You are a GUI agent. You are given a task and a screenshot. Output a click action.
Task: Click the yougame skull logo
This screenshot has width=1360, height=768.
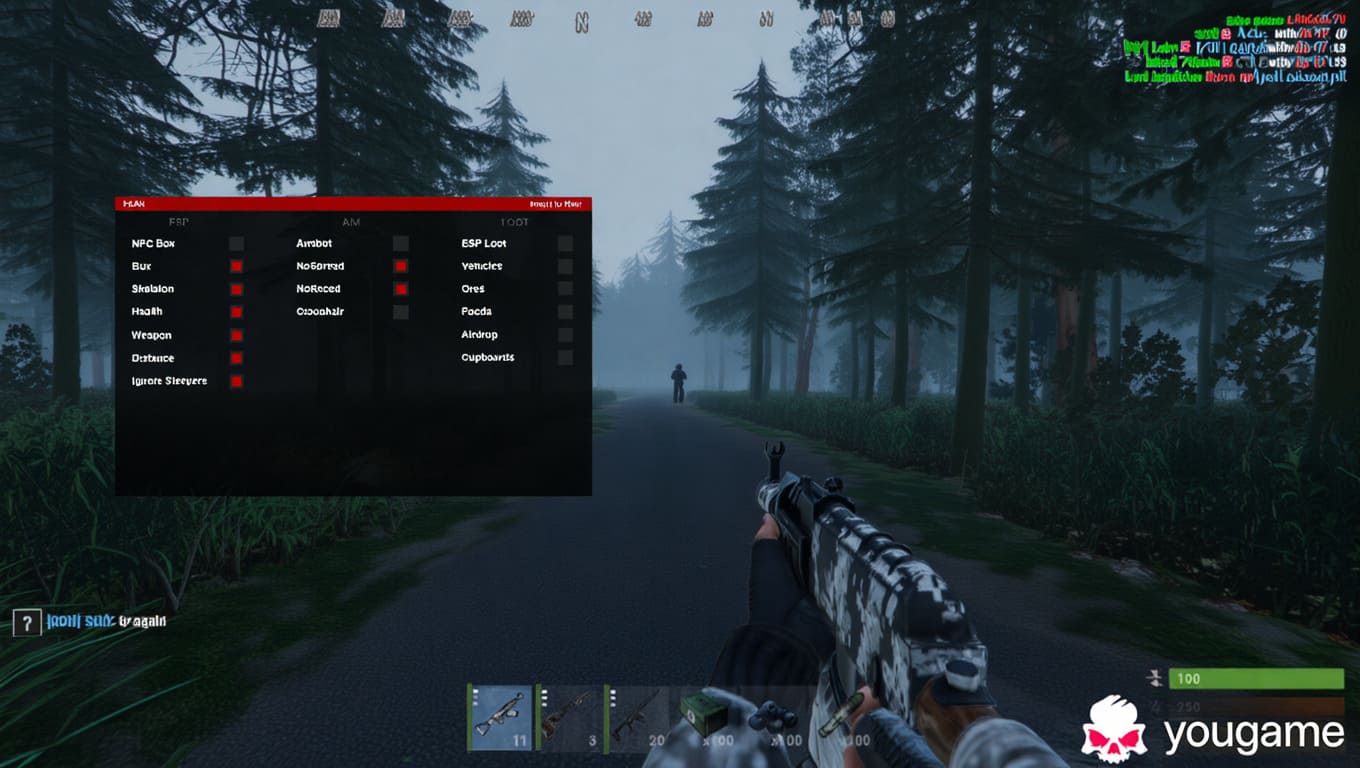coord(1114,730)
